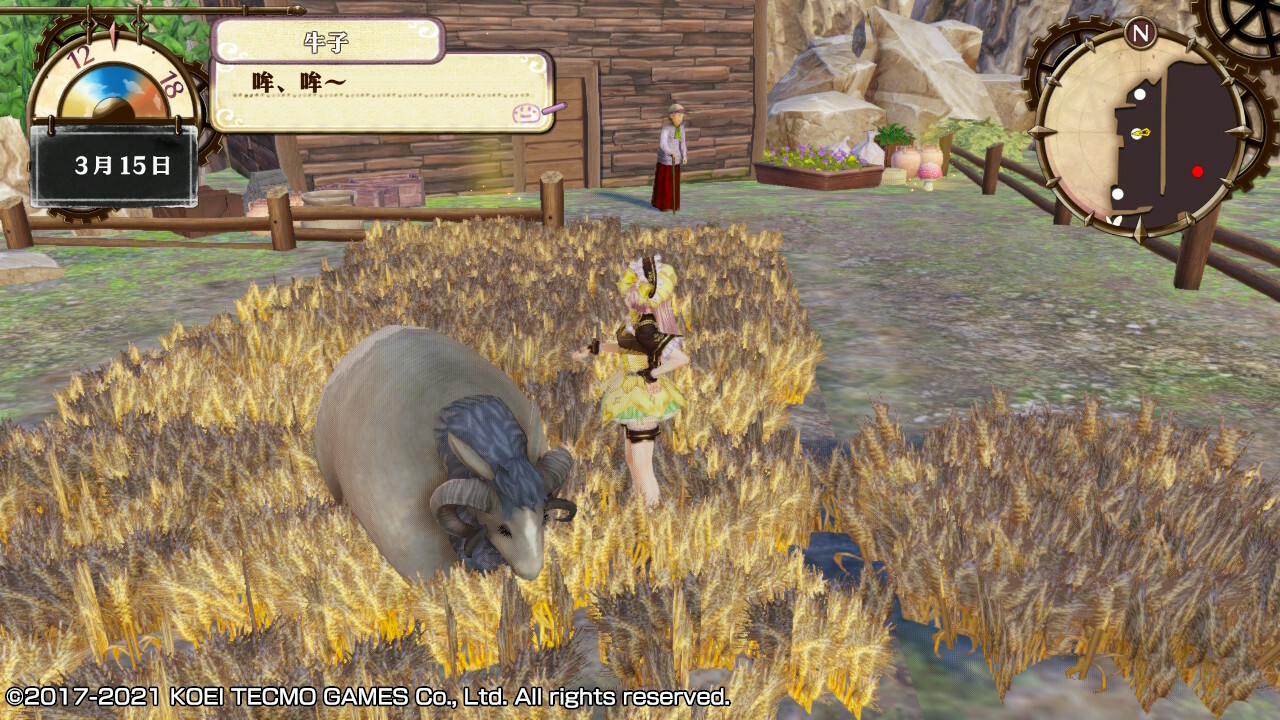Click the yellow marker on the minimap
This screenshot has width=1280, height=720.
1139,133
